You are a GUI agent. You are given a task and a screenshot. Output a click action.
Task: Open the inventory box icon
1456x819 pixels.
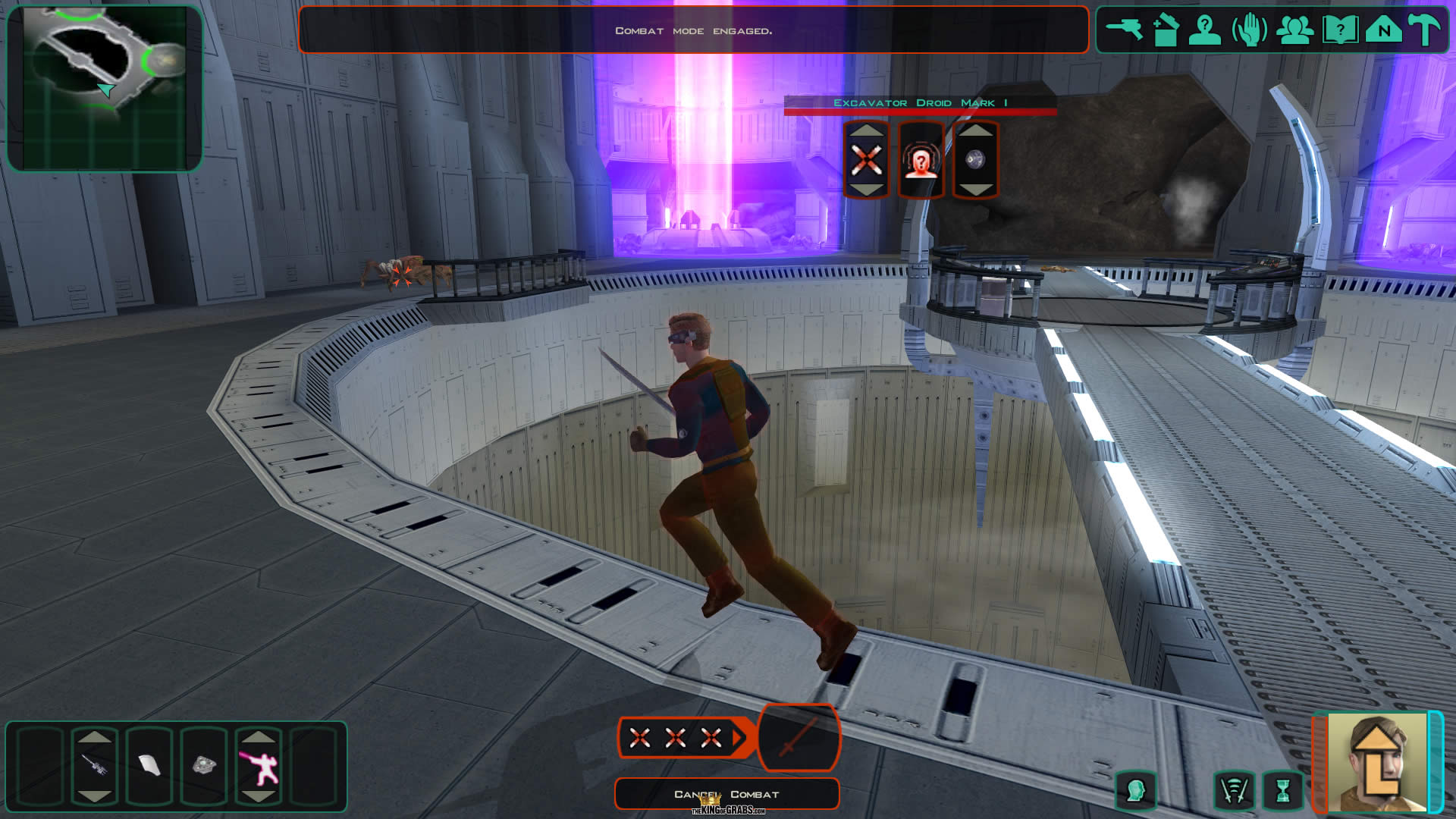[x=1165, y=30]
